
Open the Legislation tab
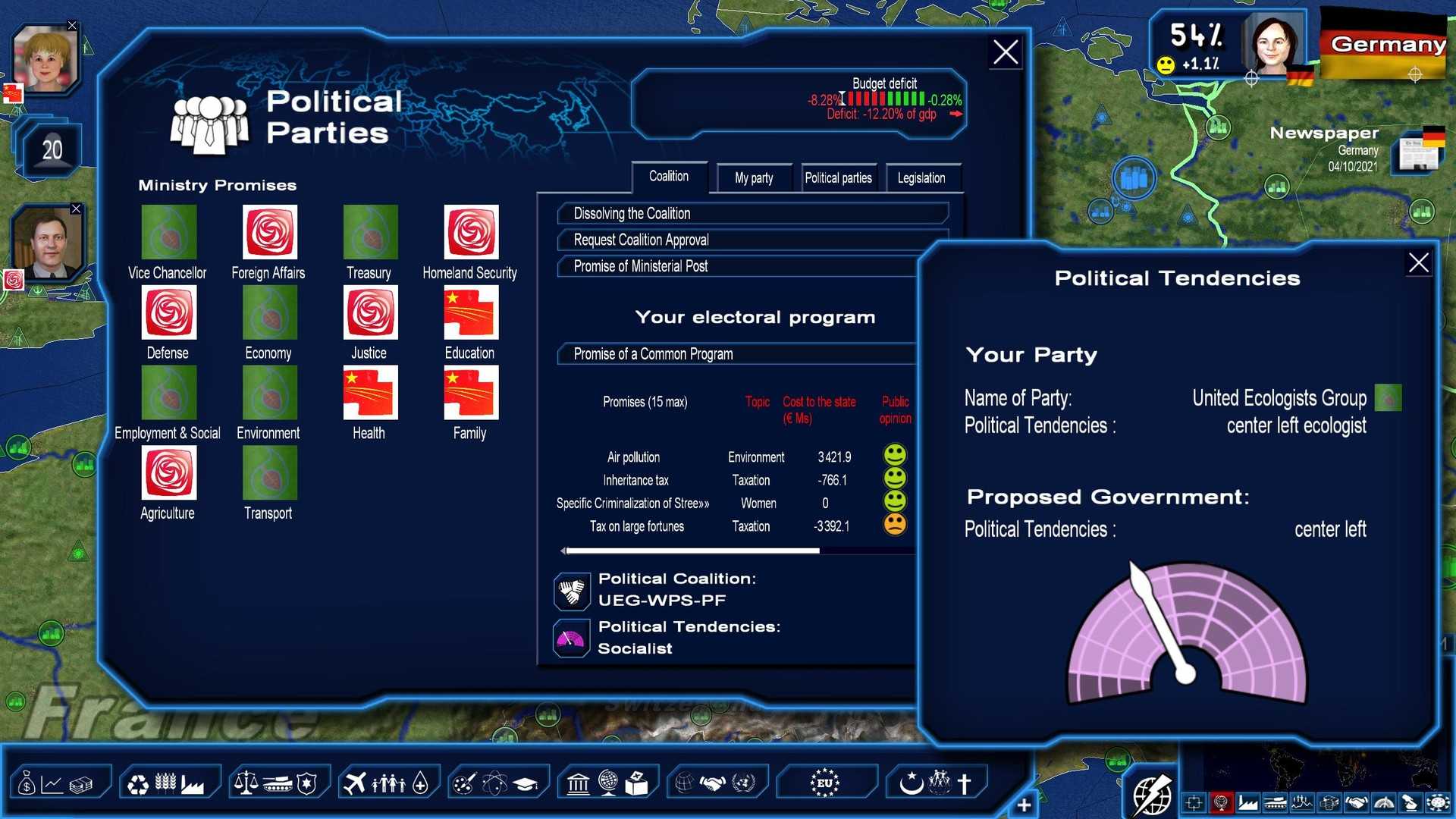pyautogui.click(x=921, y=177)
